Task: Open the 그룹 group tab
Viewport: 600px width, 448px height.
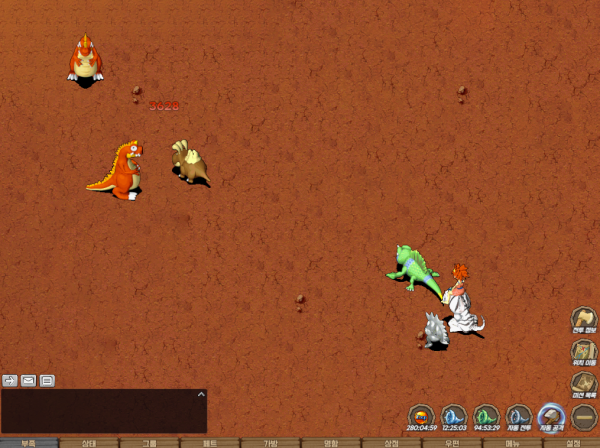Action: point(149,442)
